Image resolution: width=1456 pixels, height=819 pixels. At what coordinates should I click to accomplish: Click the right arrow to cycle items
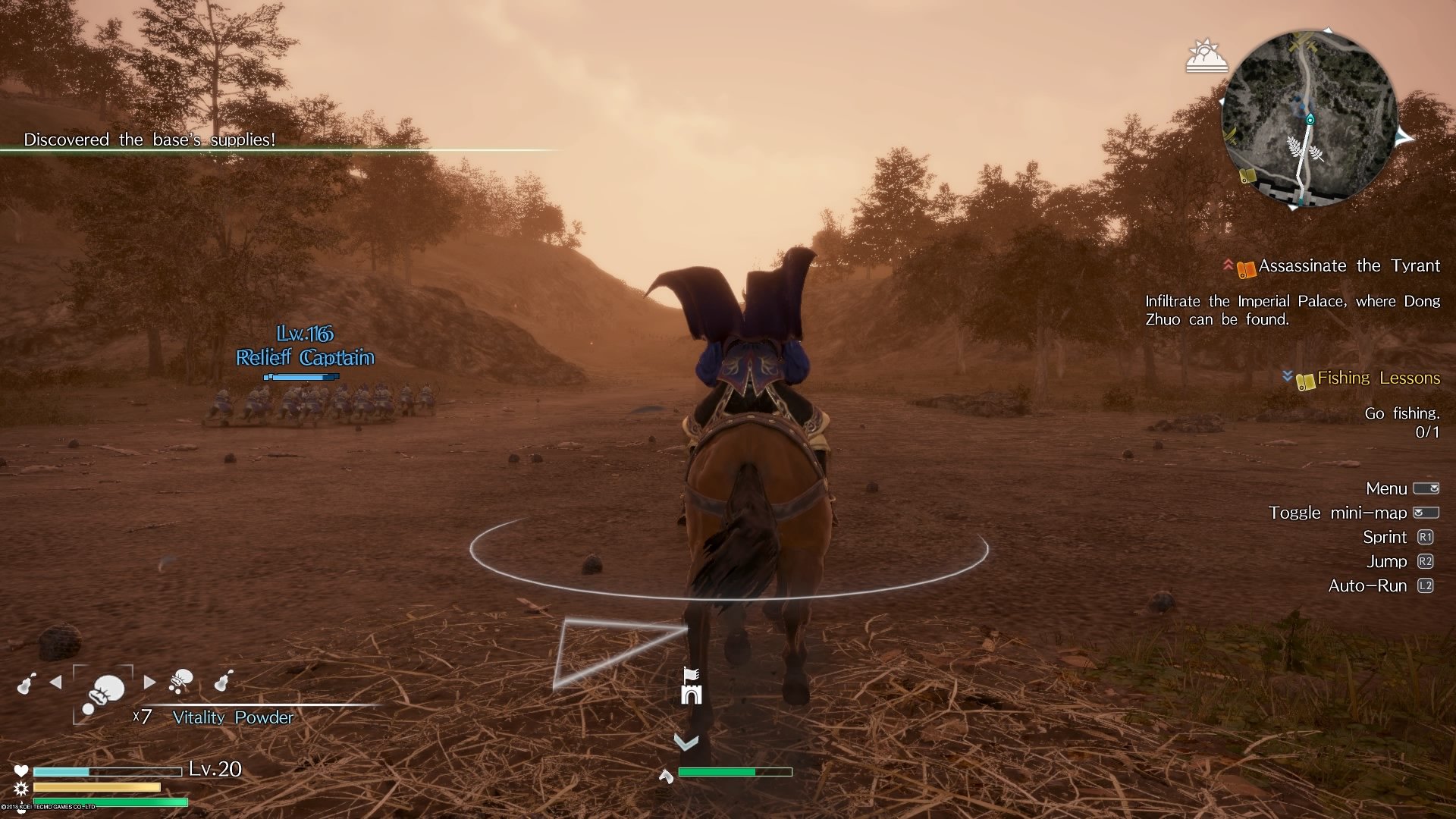click(150, 682)
